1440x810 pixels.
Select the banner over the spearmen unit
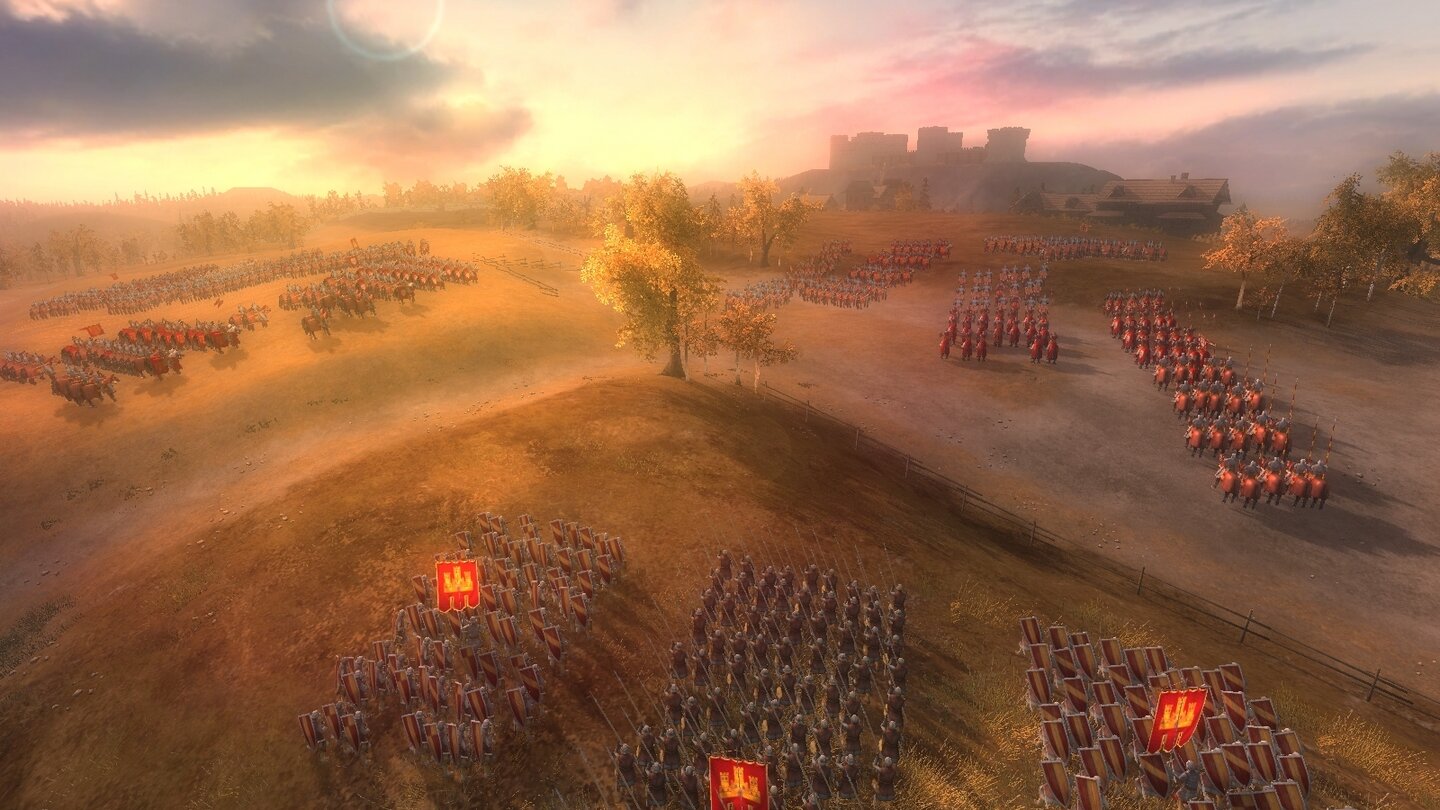coord(738,782)
